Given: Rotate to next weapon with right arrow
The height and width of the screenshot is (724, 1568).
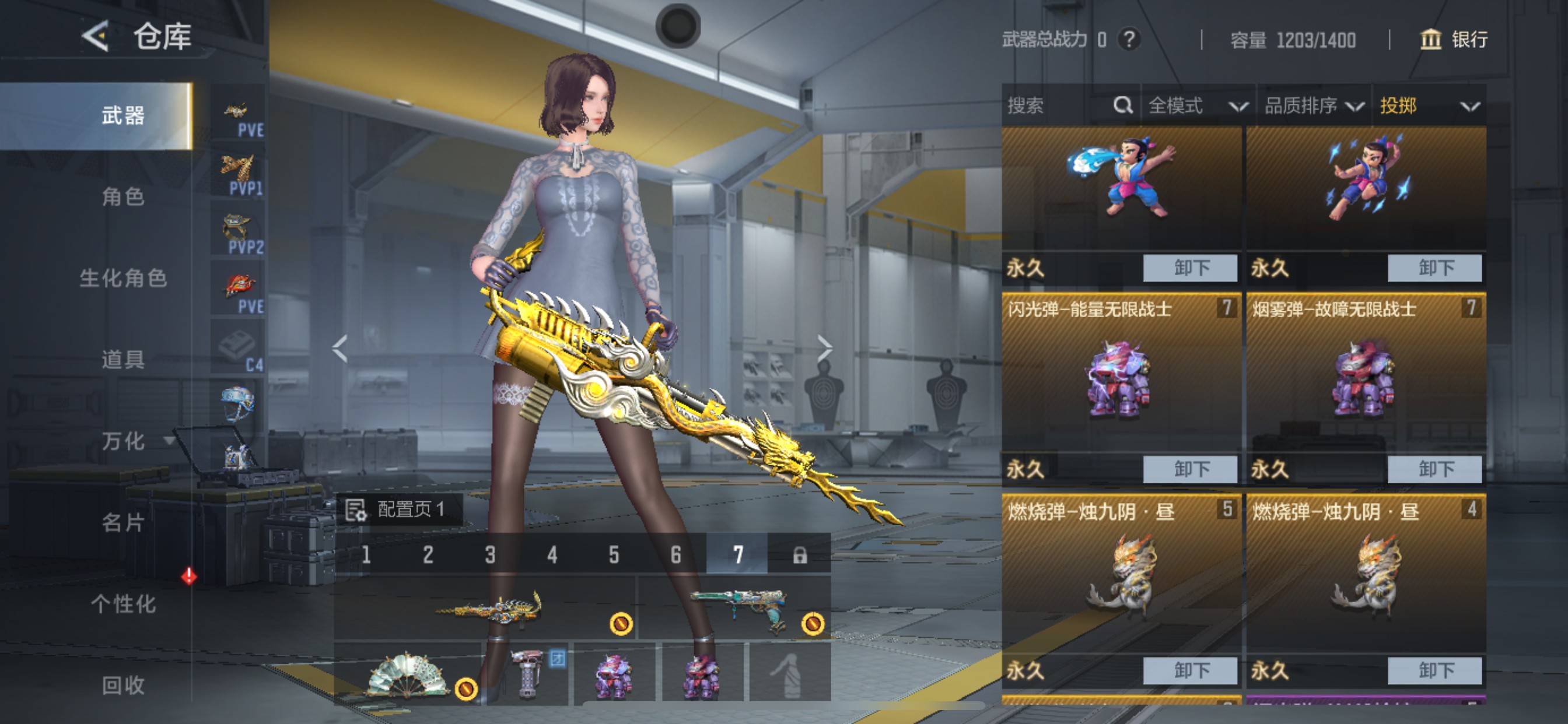Looking at the screenshot, I should (x=824, y=349).
